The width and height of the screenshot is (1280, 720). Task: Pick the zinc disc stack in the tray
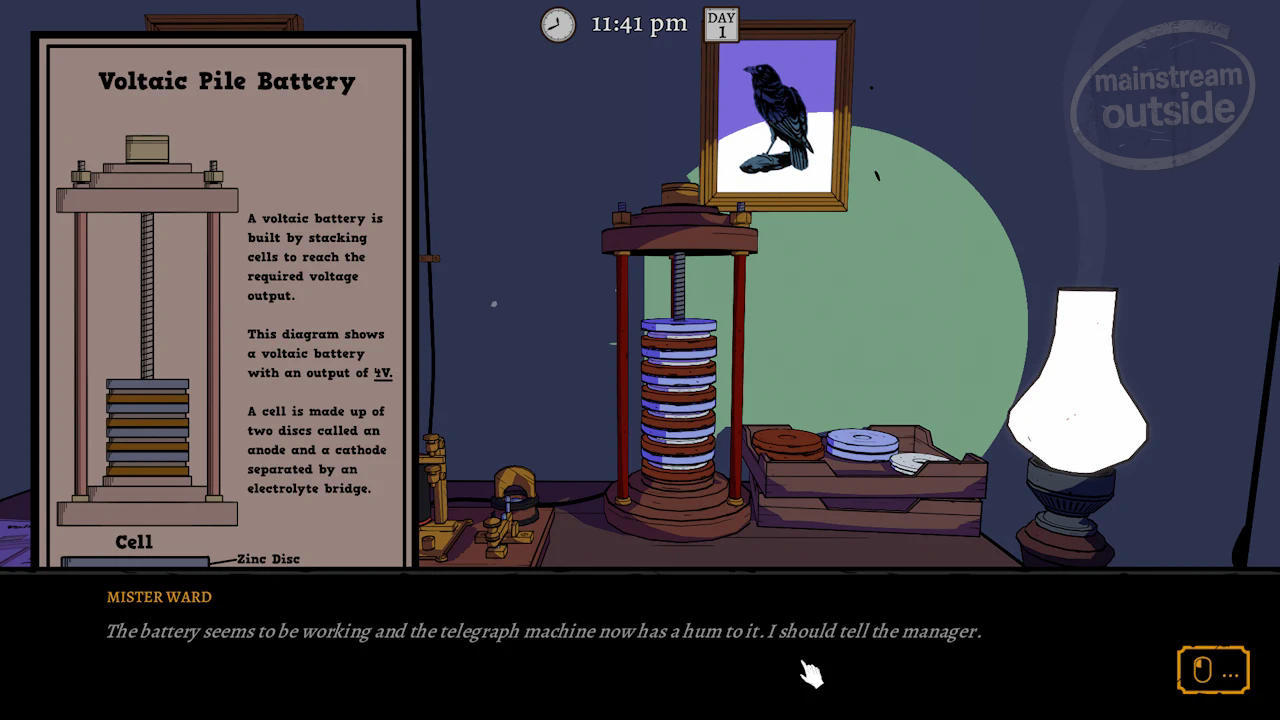point(861,443)
